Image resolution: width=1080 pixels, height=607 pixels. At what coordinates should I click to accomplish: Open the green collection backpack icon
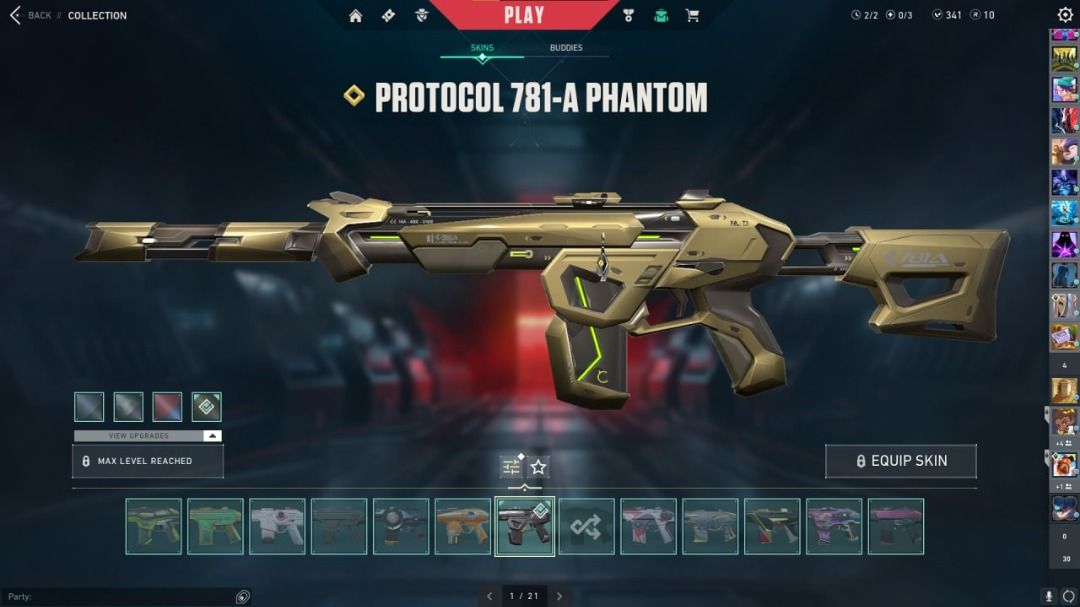(x=661, y=15)
